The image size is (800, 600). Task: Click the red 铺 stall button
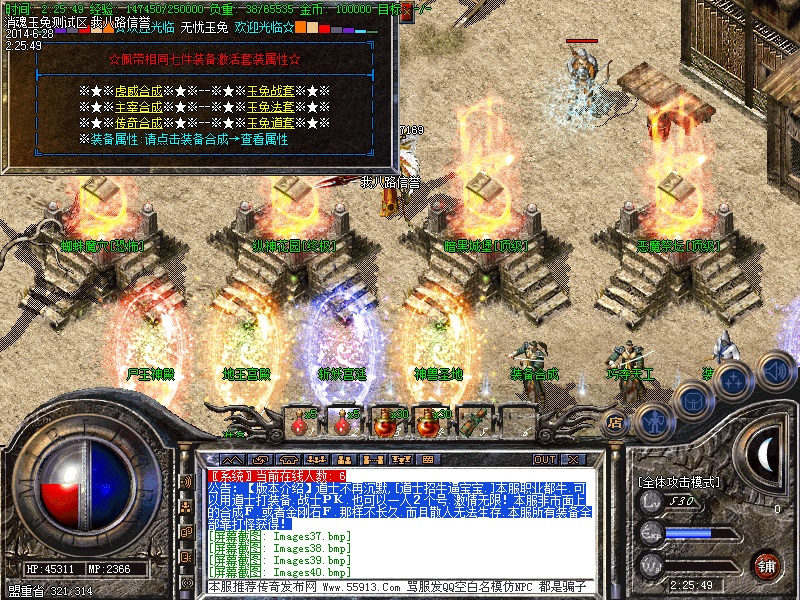768,565
